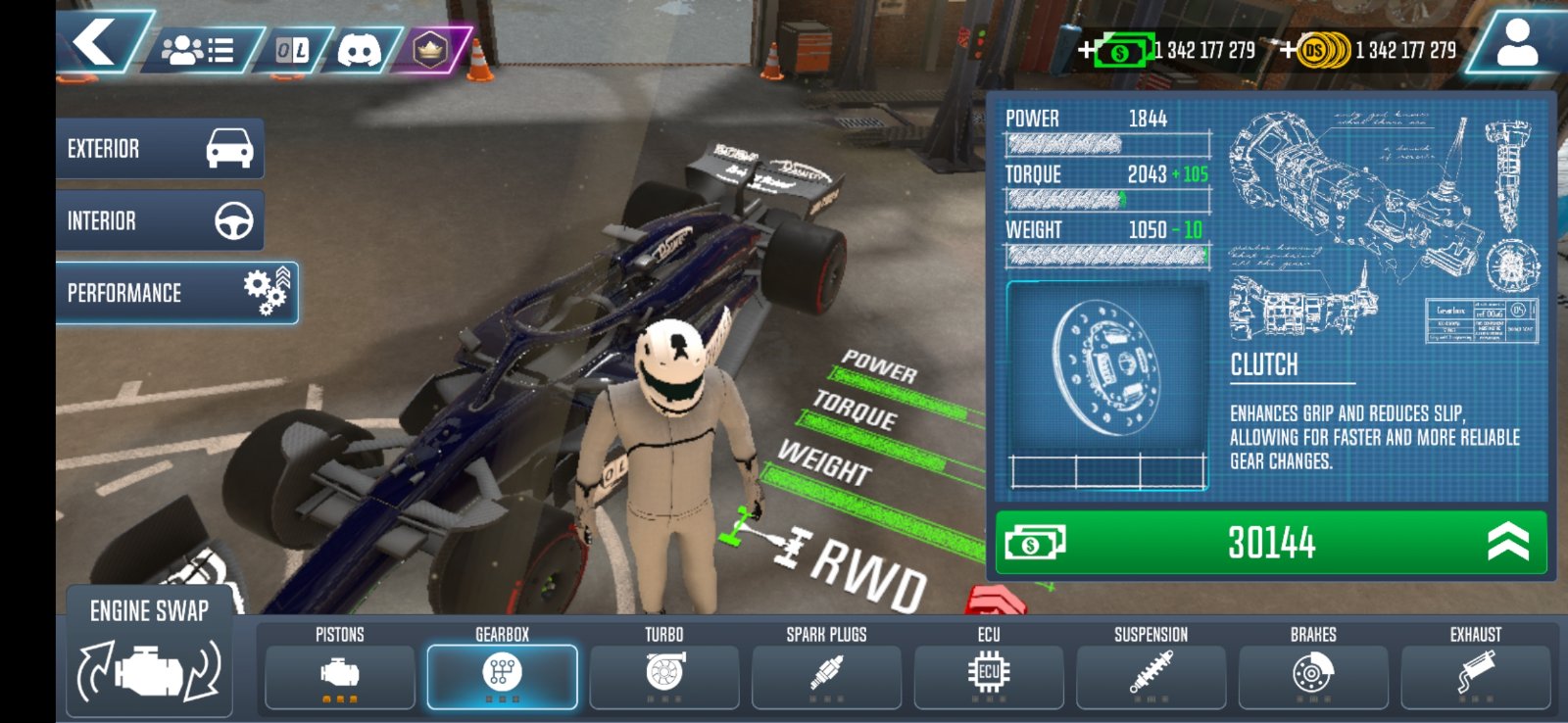Open the Interior customization menu
The height and width of the screenshot is (723, 1568).
pos(160,220)
